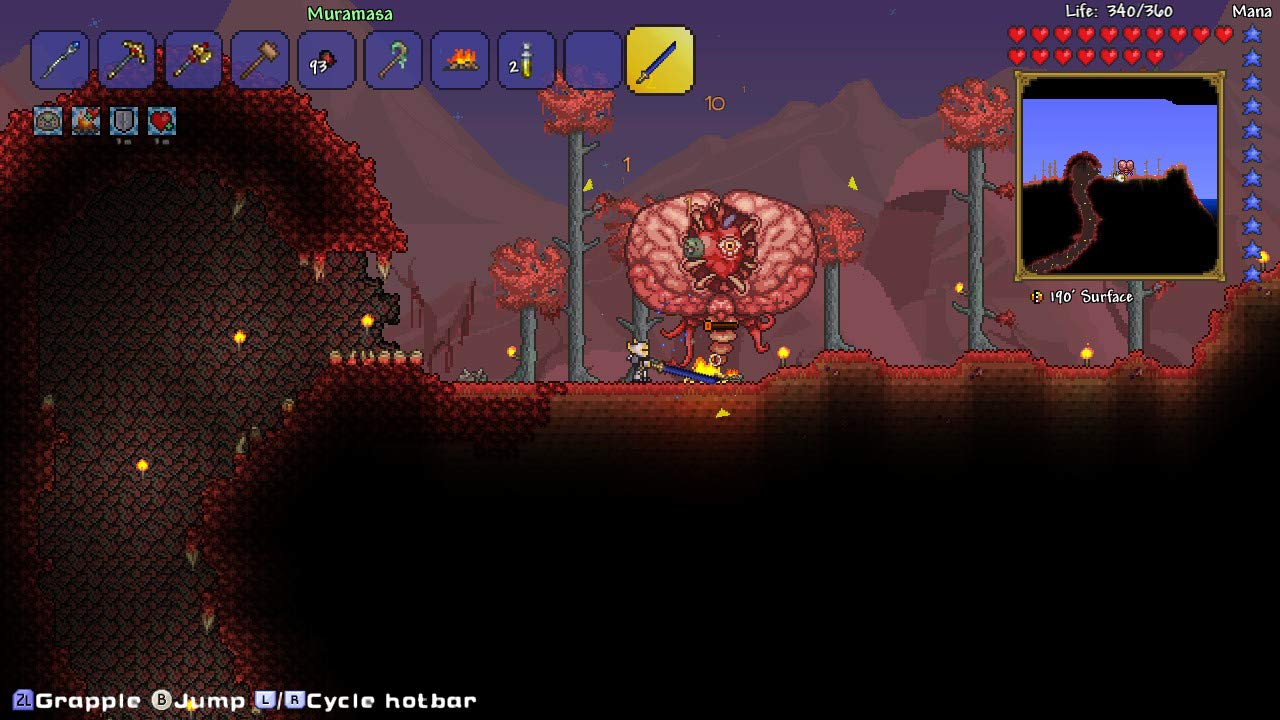Click the Cozy Fire campfire buff icon

point(86,121)
